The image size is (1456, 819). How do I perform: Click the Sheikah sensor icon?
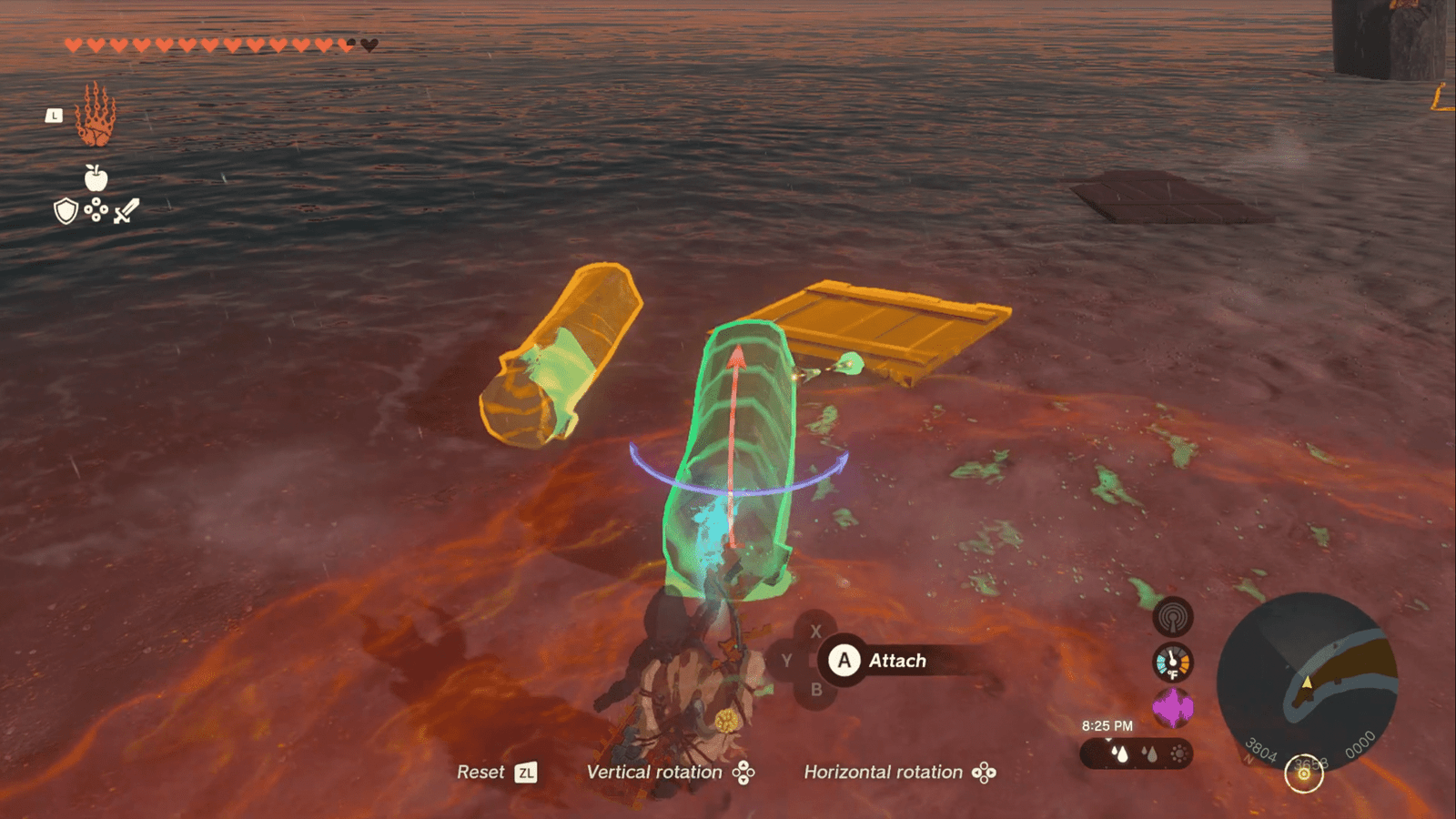pyautogui.click(x=1173, y=618)
